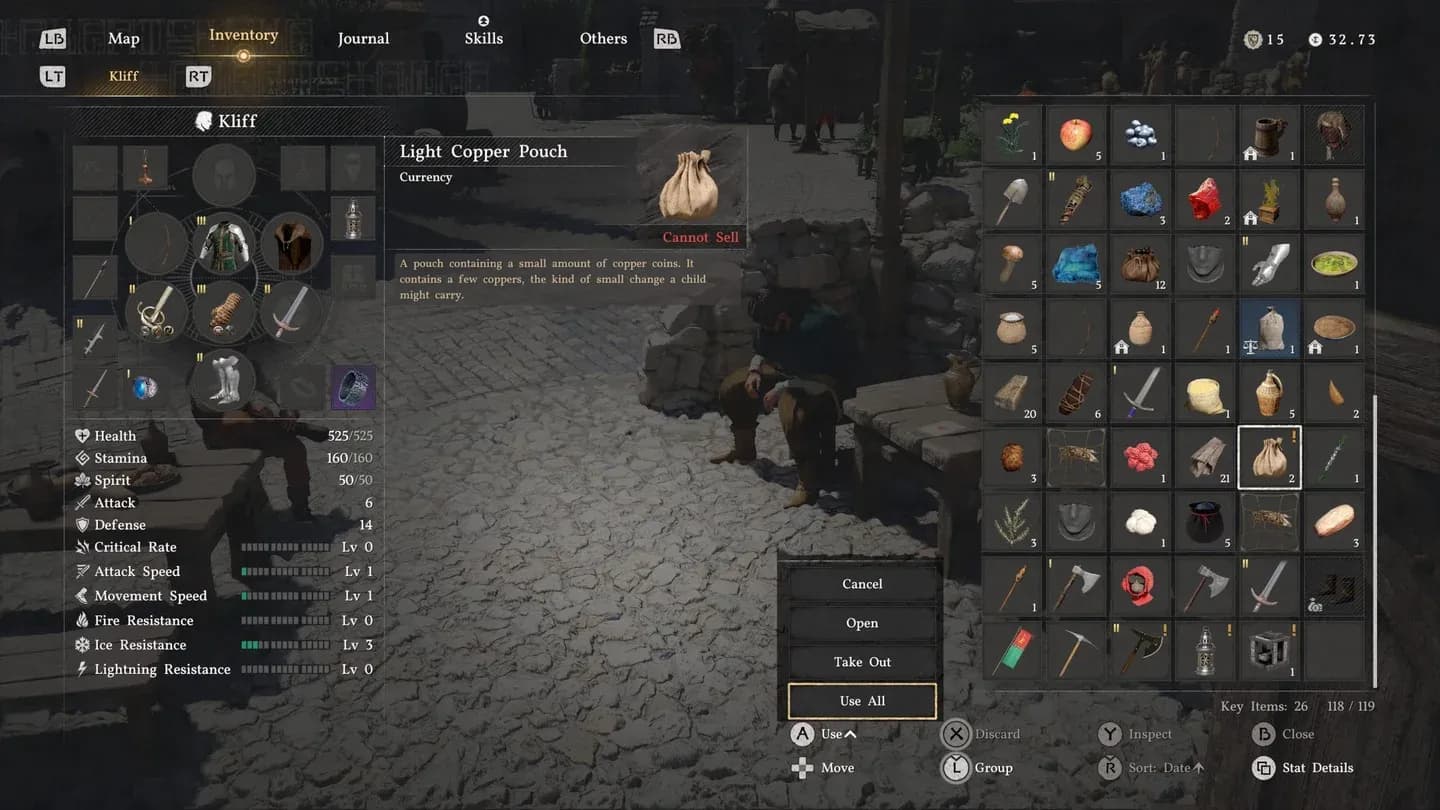Viewport: 1440px width, 810px height.
Task: Choose Take Out from the menu
Action: click(x=861, y=661)
